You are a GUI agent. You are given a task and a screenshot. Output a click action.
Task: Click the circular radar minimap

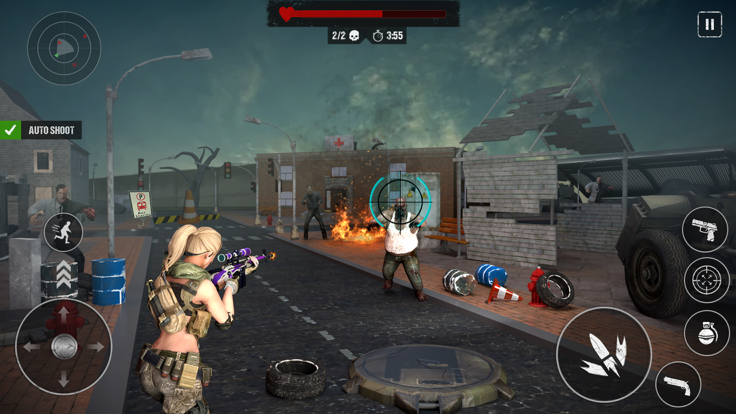point(63,47)
